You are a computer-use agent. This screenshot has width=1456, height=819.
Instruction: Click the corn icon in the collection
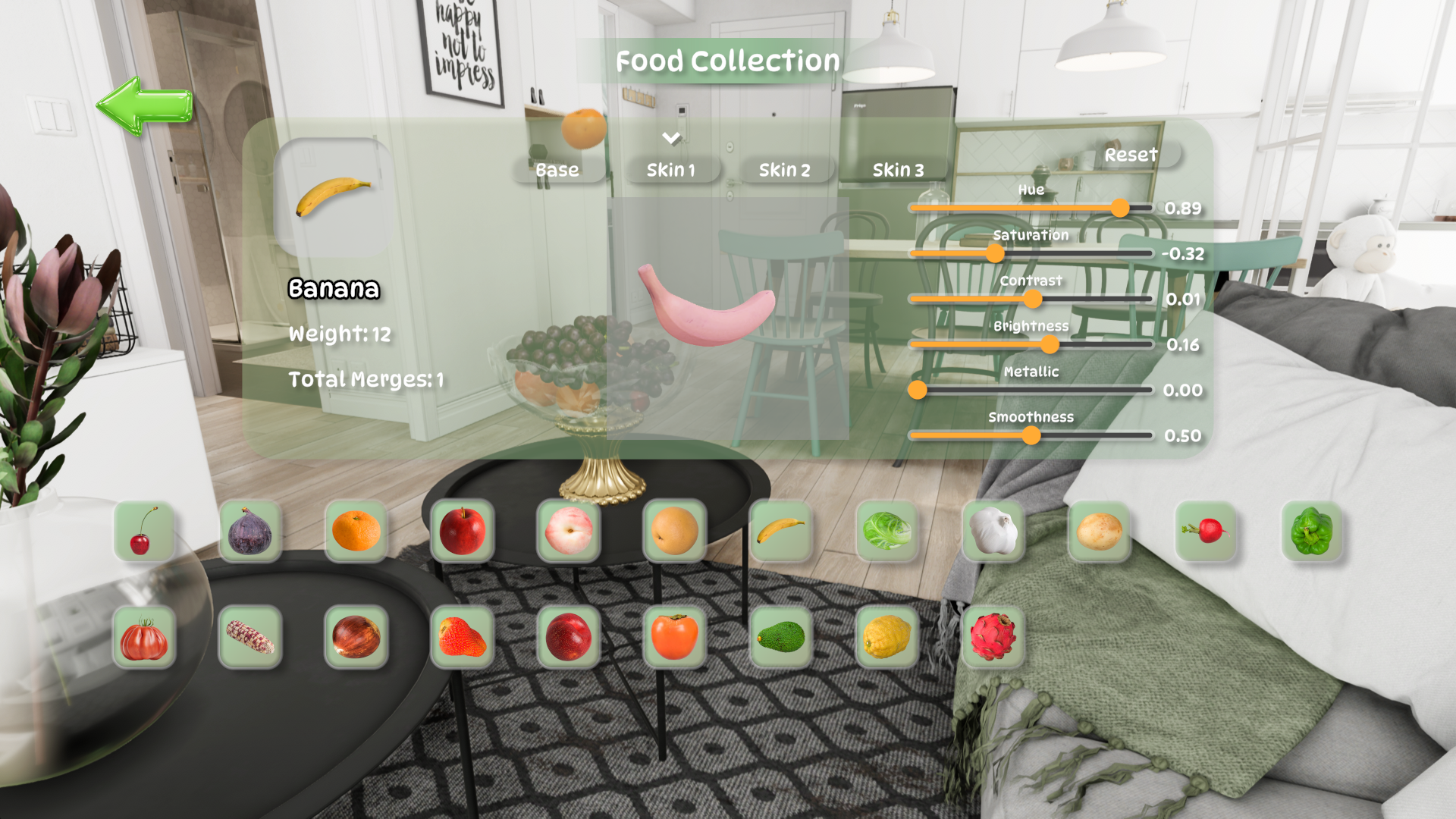(250, 637)
